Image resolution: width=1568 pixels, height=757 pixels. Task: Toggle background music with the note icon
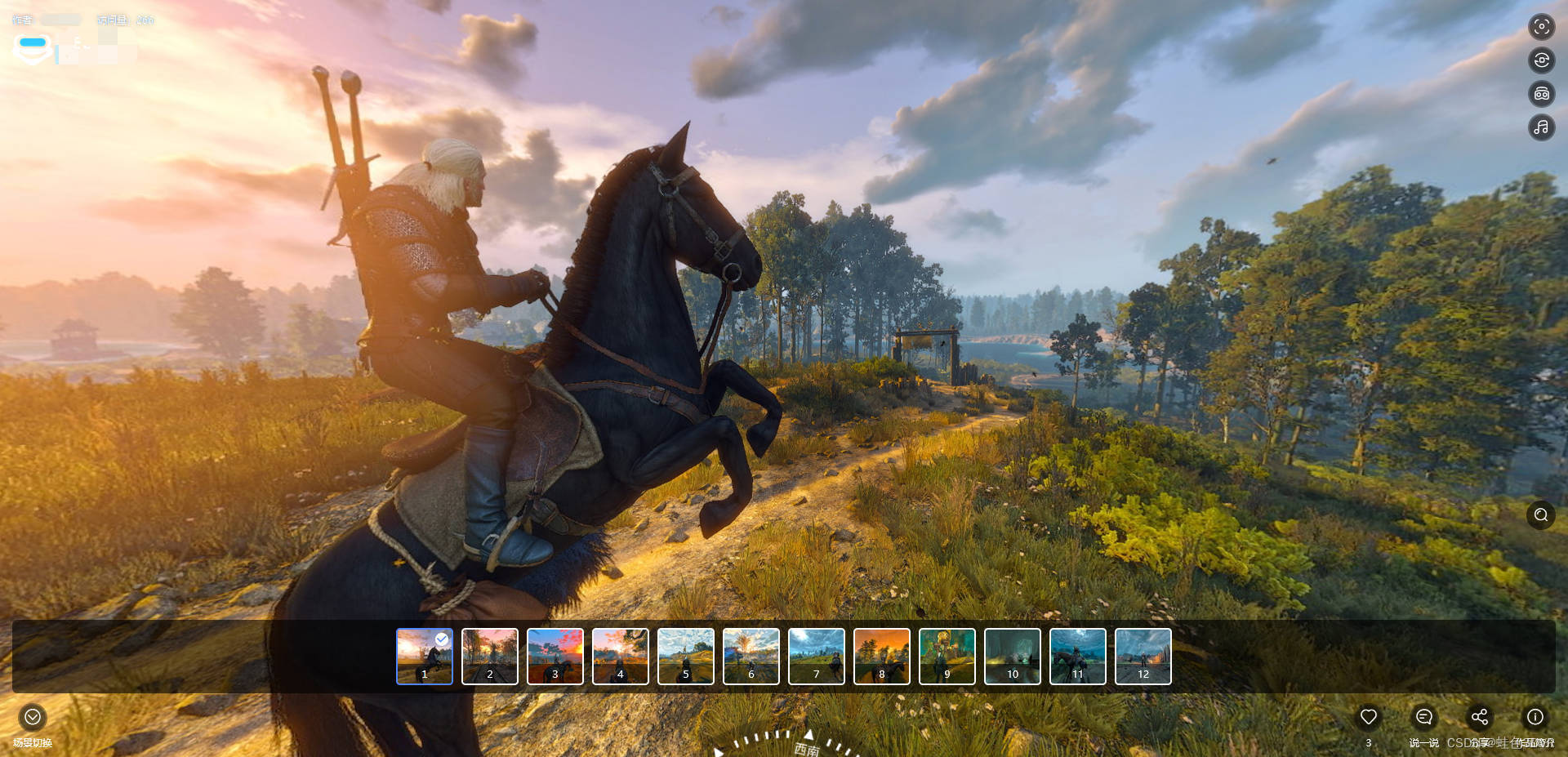pyautogui.click(x=1542, y=127)
